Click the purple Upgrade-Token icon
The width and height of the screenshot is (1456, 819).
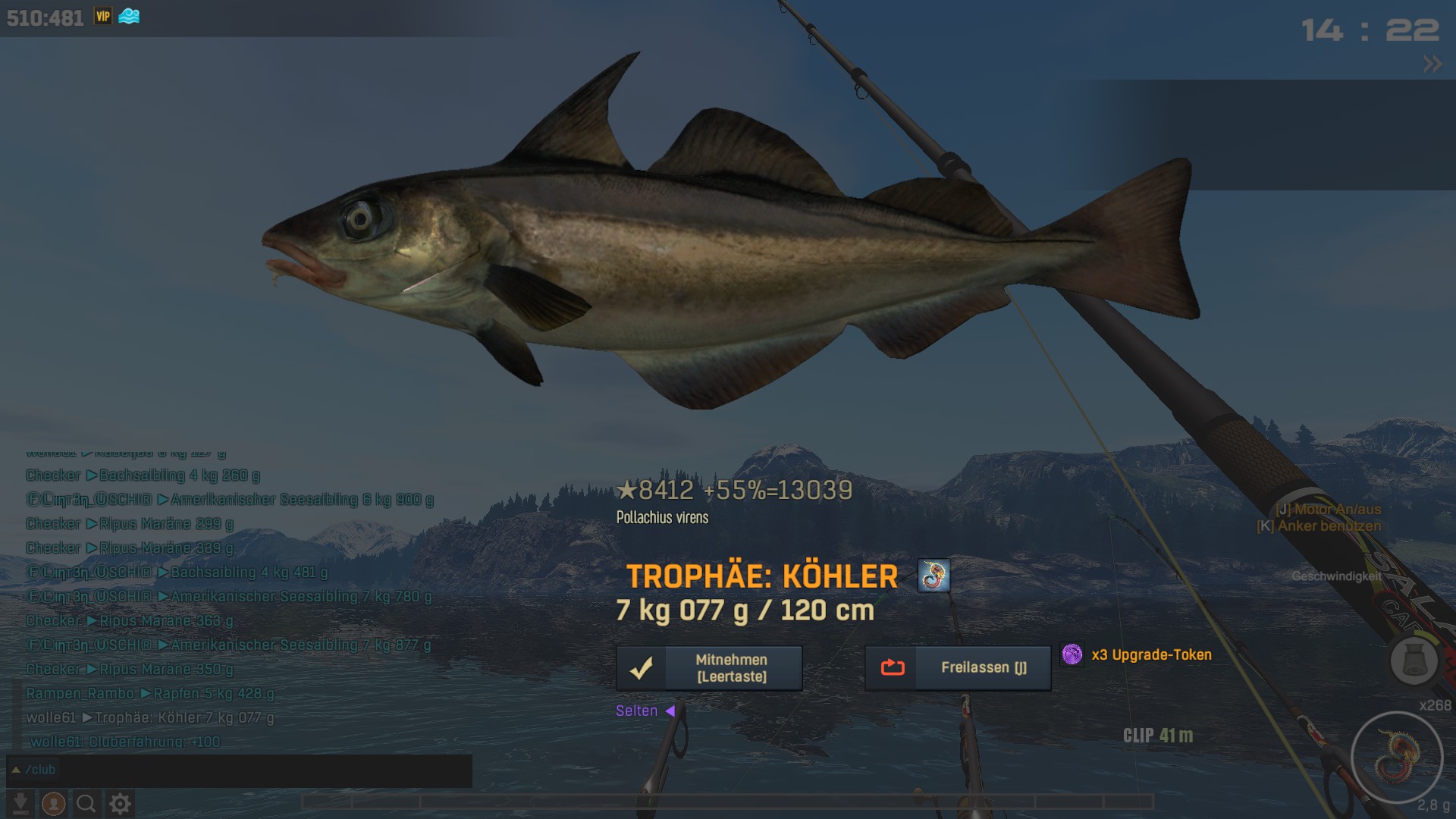(x=1072, y=654)
